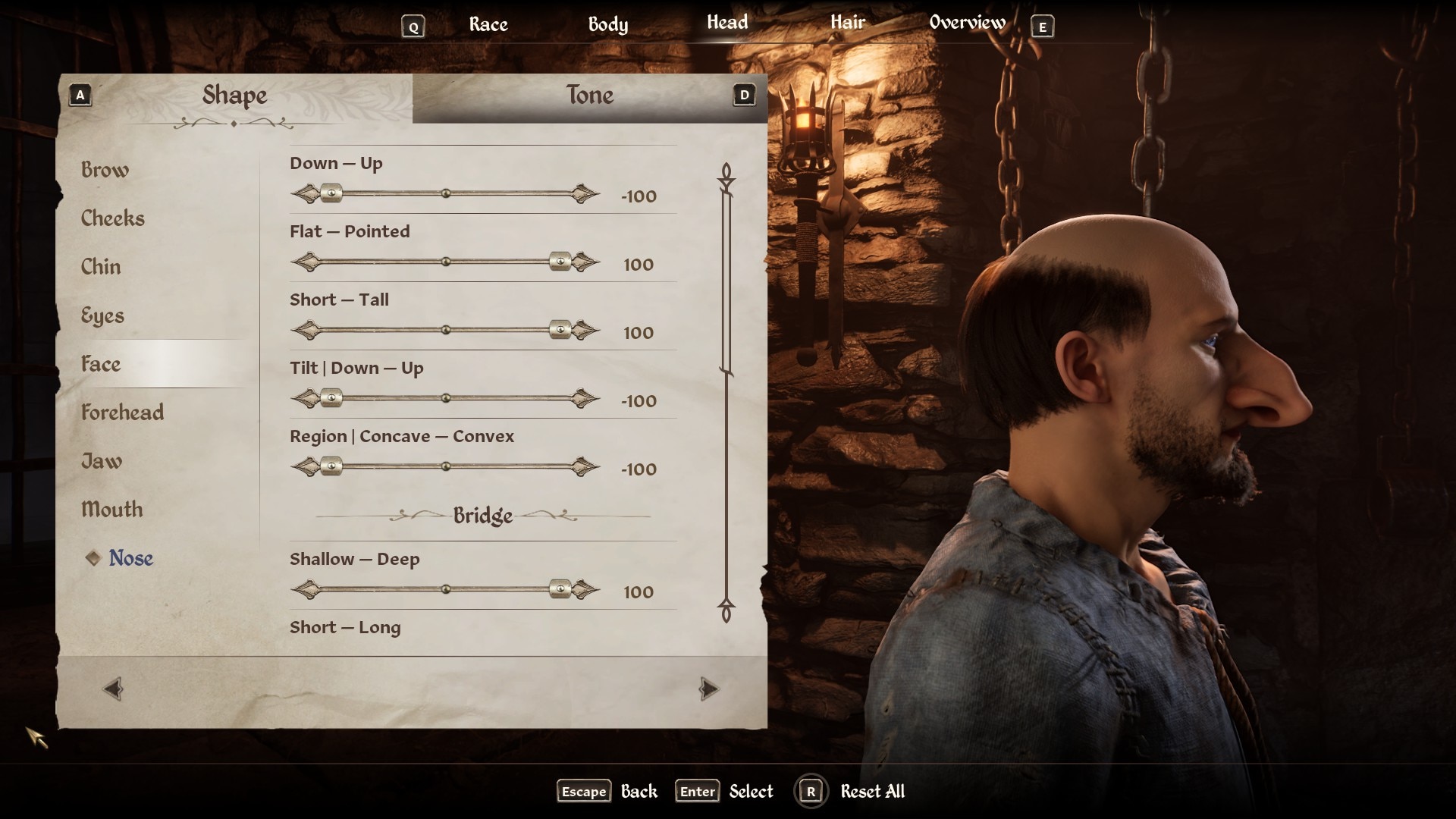The height and width of the screenshot is (819, 1456).
Task: Click the Down — Up slider handle
Action: click(331, 194)
